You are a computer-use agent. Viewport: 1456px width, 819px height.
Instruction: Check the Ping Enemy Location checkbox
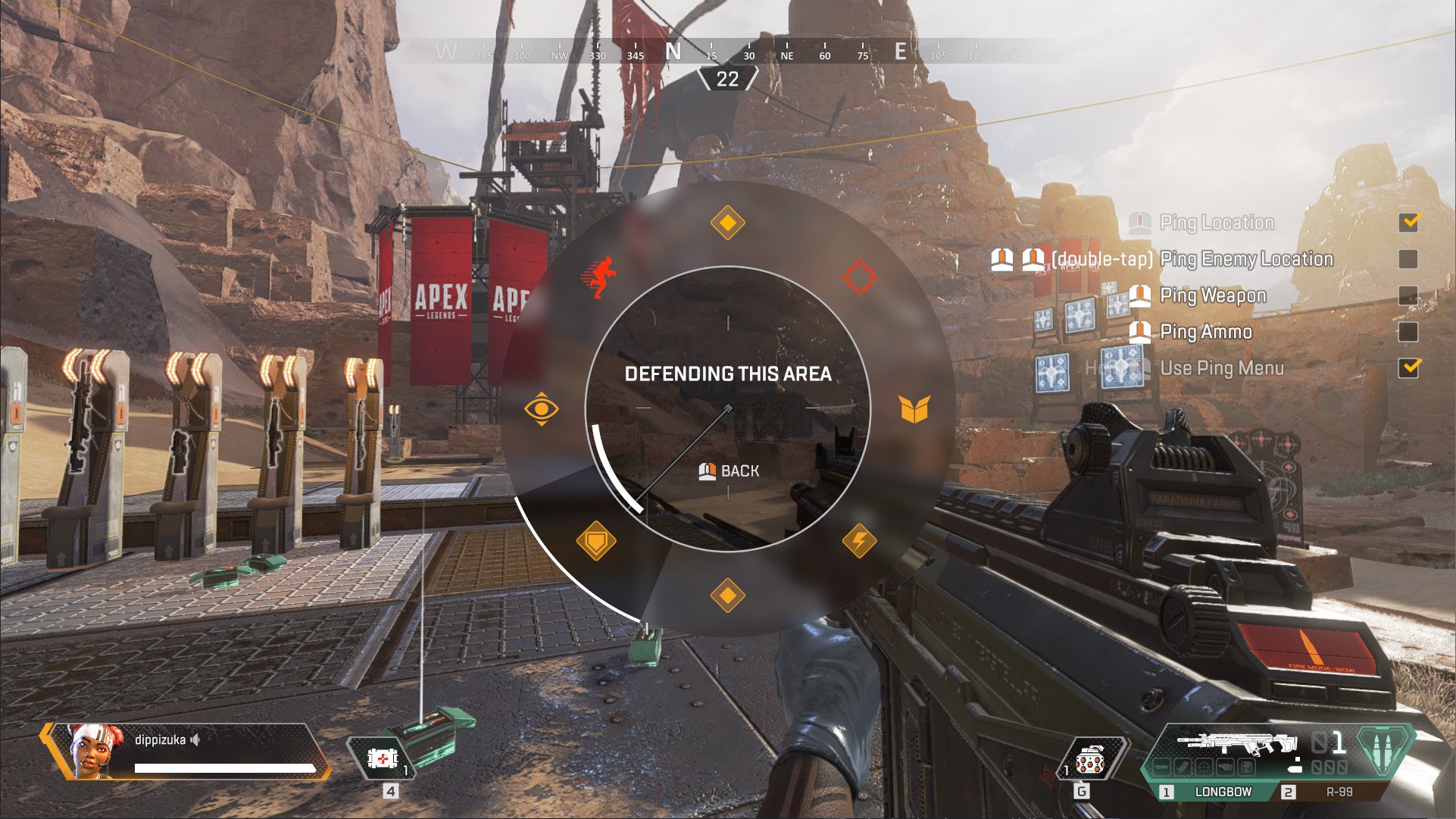pos(1410,258)
